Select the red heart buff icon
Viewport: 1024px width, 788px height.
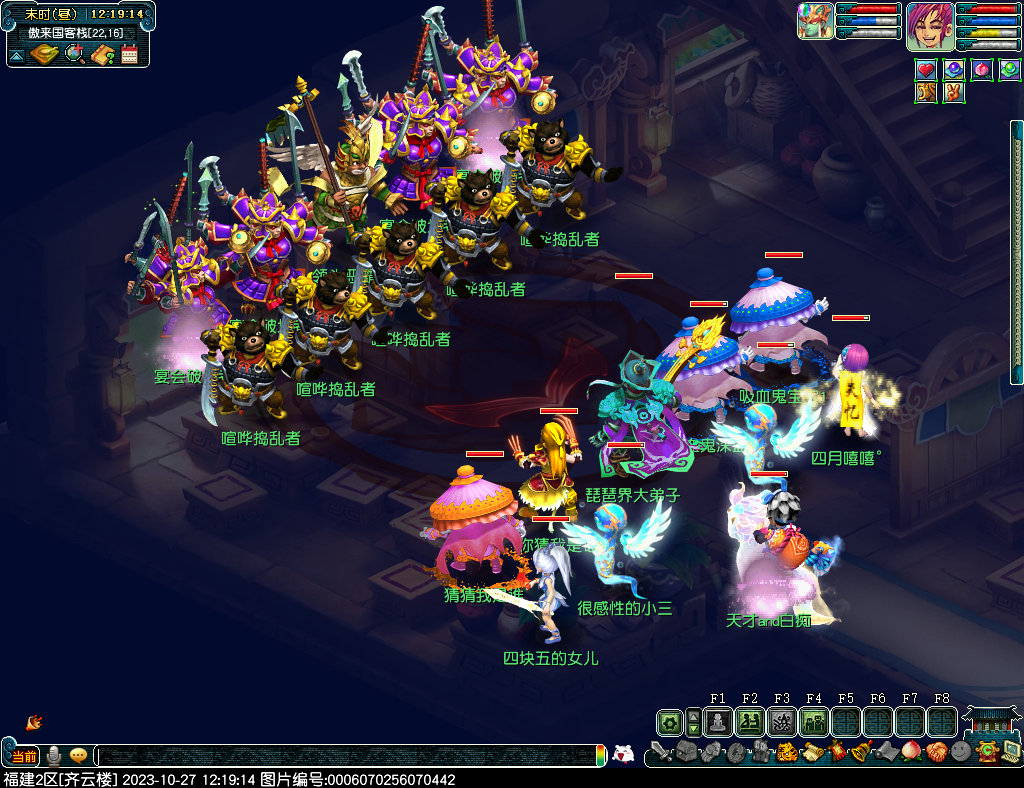click(926, 70)
